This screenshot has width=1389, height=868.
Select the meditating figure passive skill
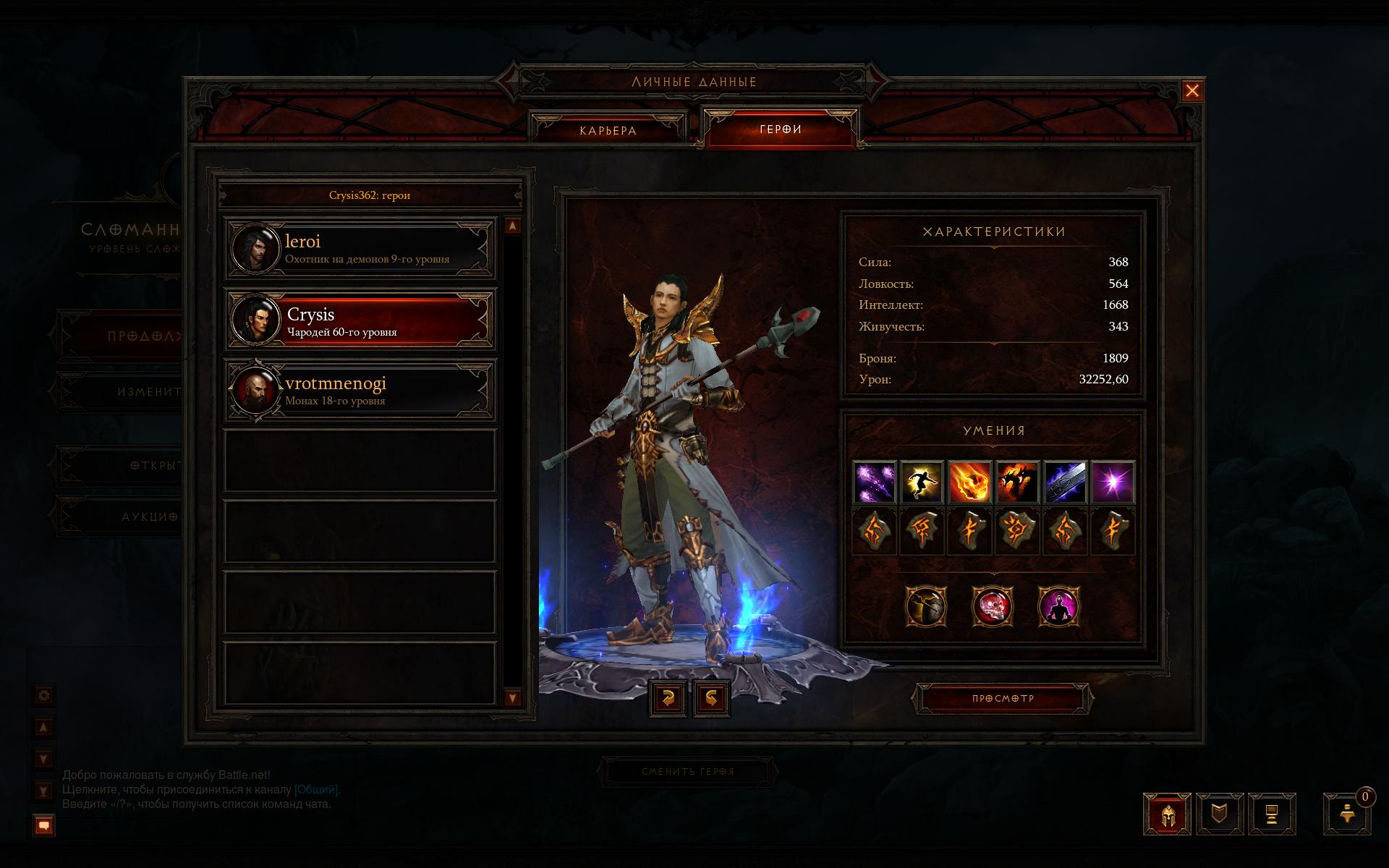tap(1058, 606)
